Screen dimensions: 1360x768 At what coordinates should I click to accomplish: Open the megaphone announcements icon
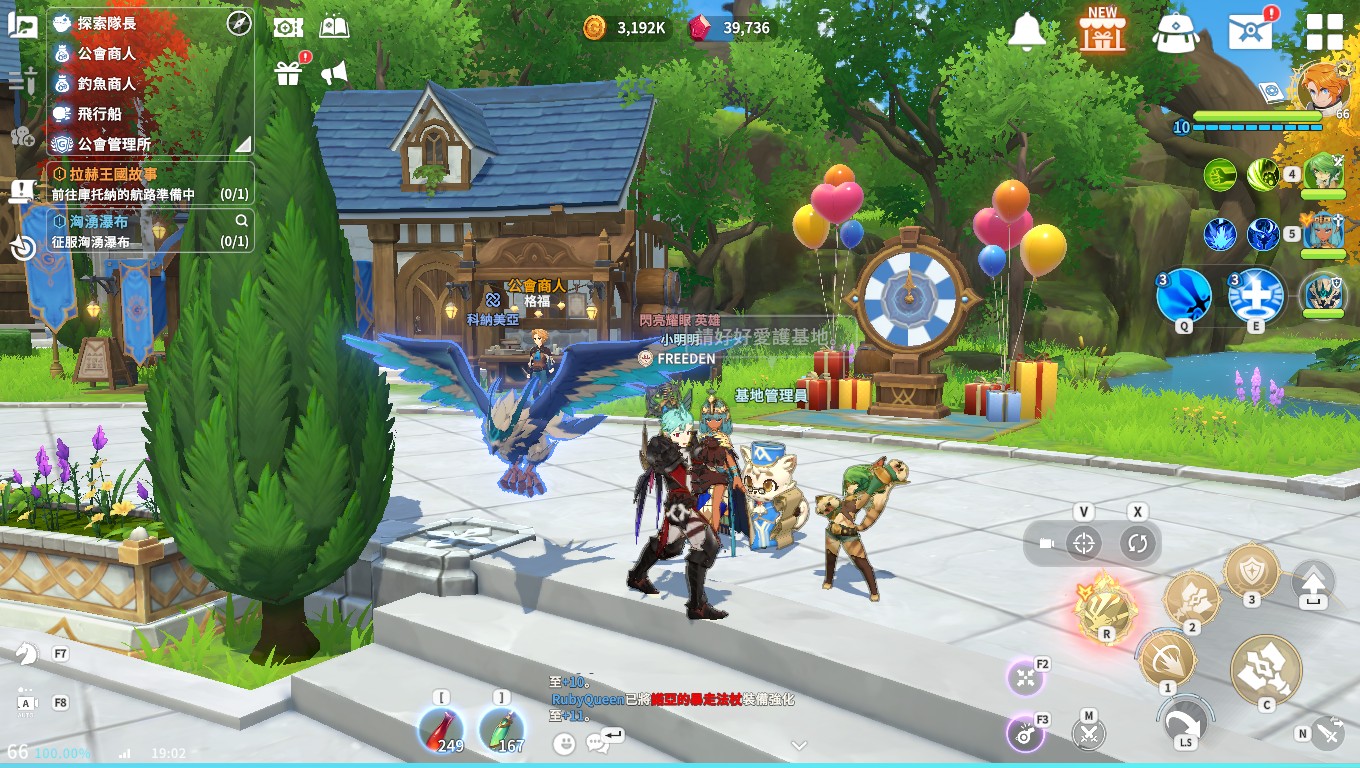334,73
